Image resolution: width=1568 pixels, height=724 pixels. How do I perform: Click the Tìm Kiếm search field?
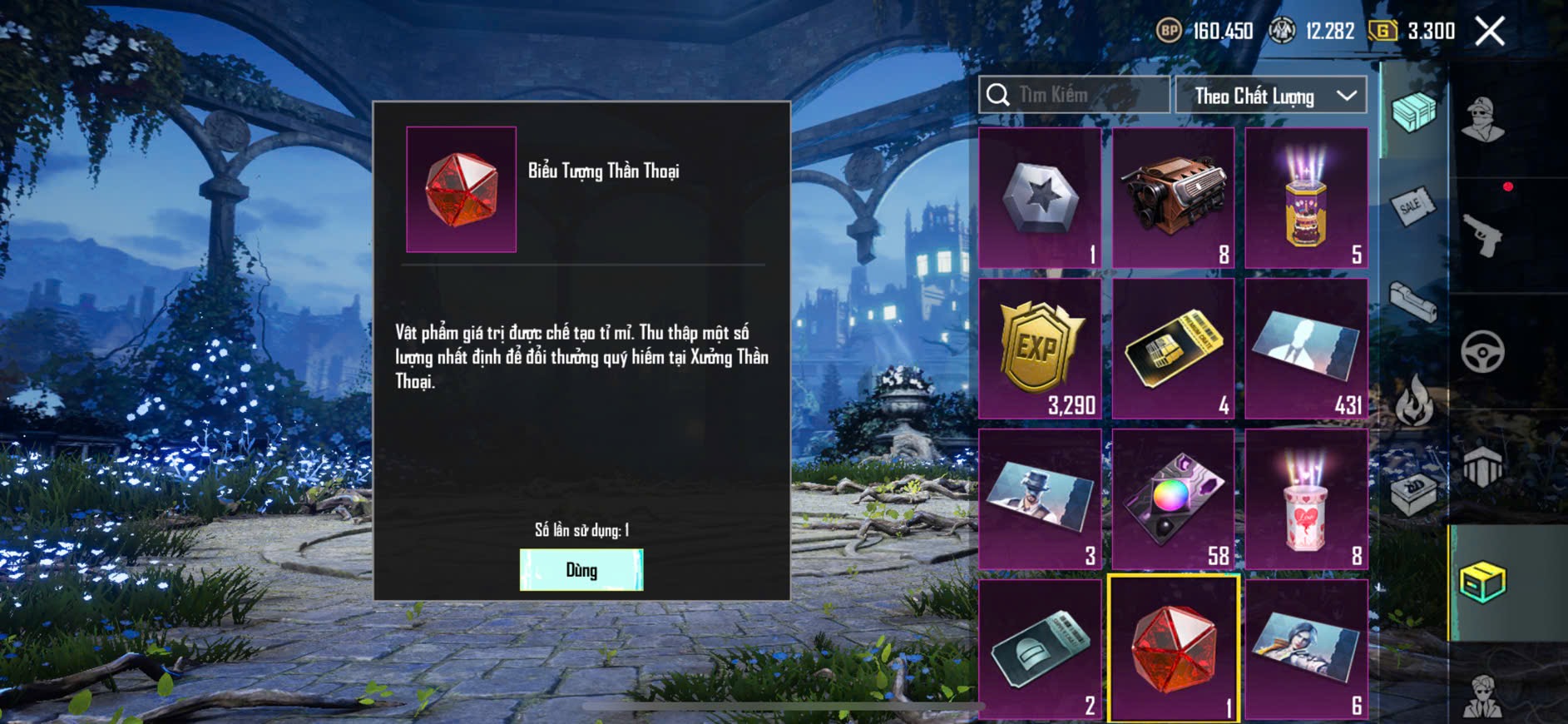pyautogui.click(x=1075, y=95)
